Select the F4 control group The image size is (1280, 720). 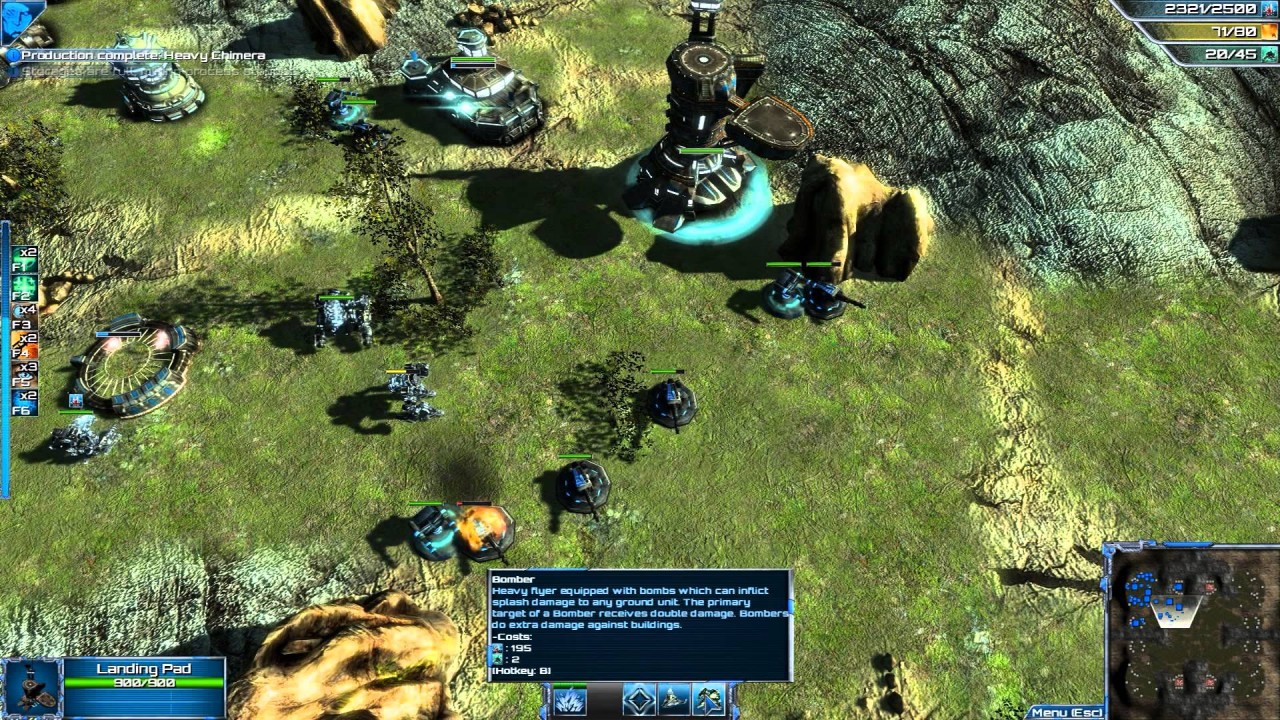25,345
